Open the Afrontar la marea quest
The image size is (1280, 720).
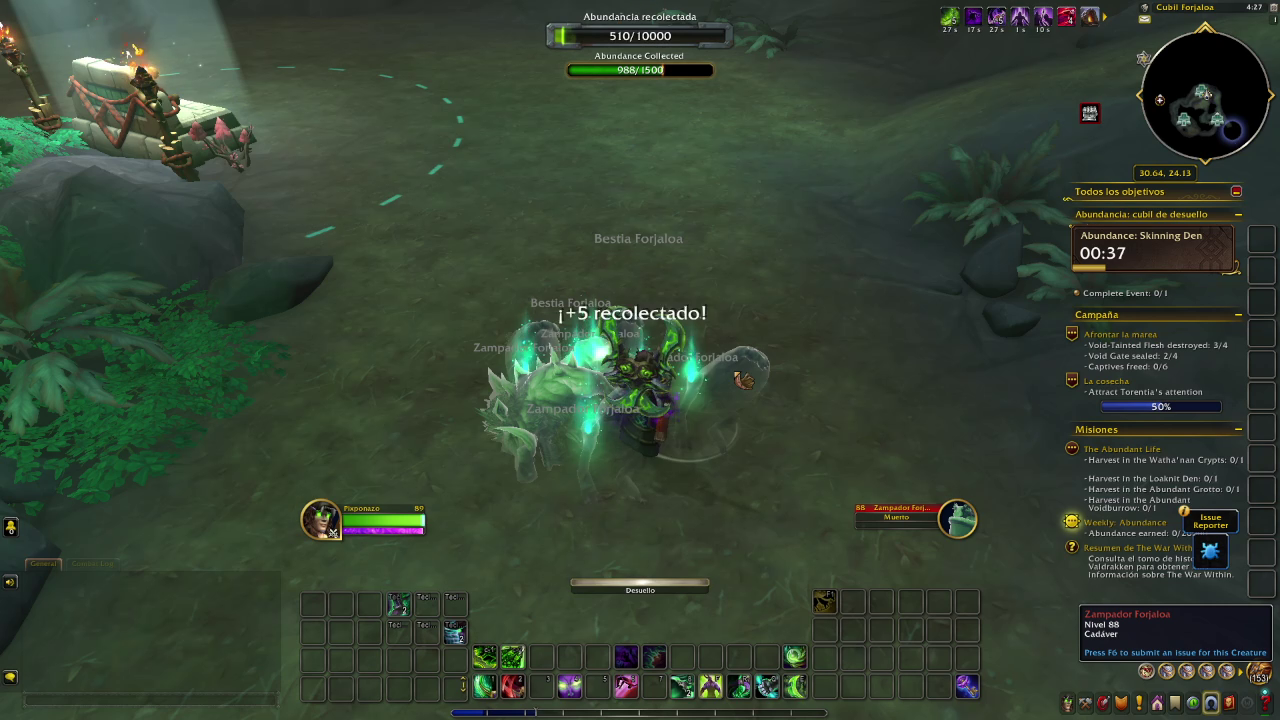tap(1120, 334)
